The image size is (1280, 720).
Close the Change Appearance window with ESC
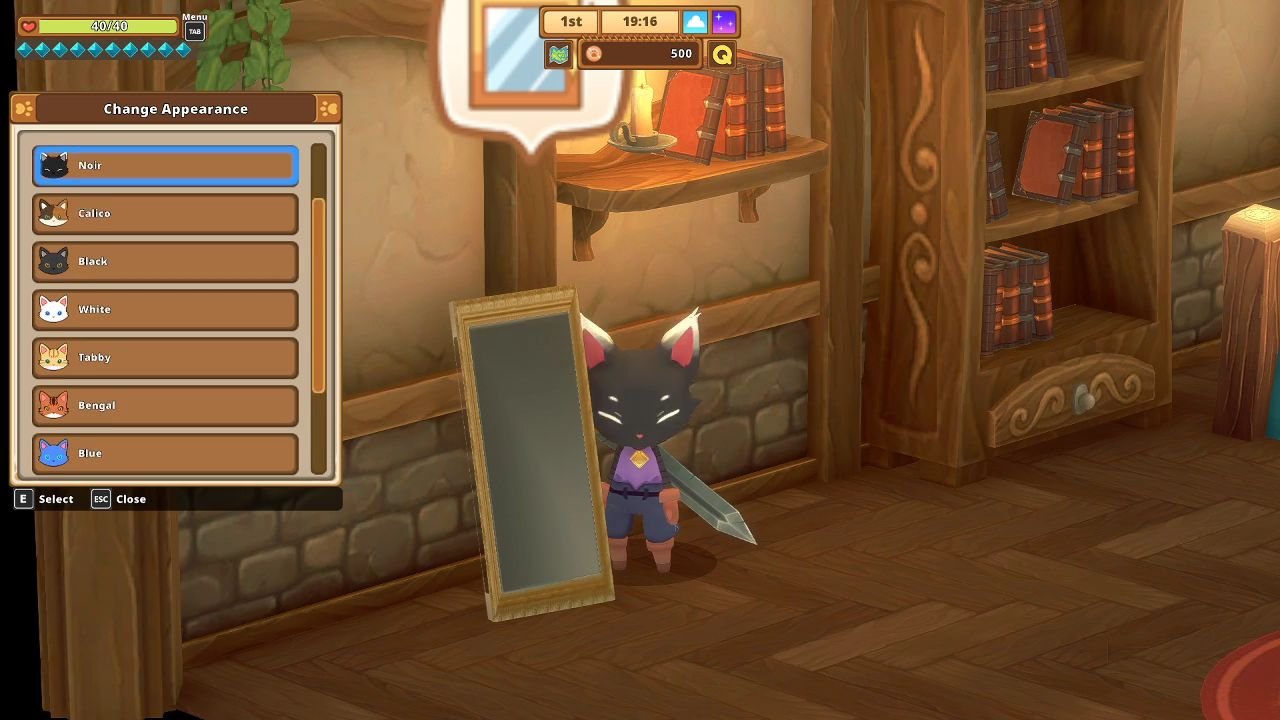100,498
